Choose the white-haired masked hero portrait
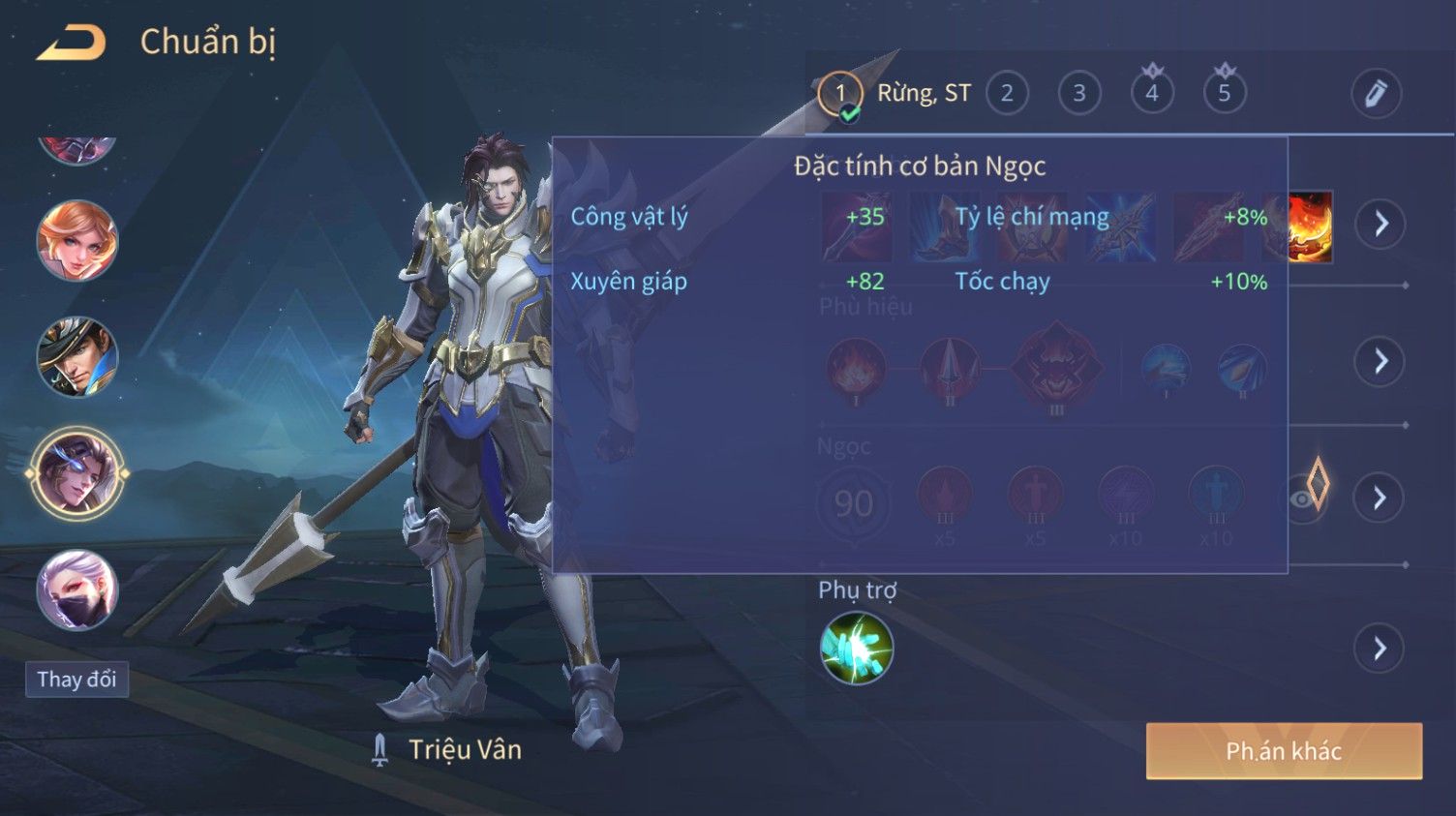 click(x=77, y=590)
